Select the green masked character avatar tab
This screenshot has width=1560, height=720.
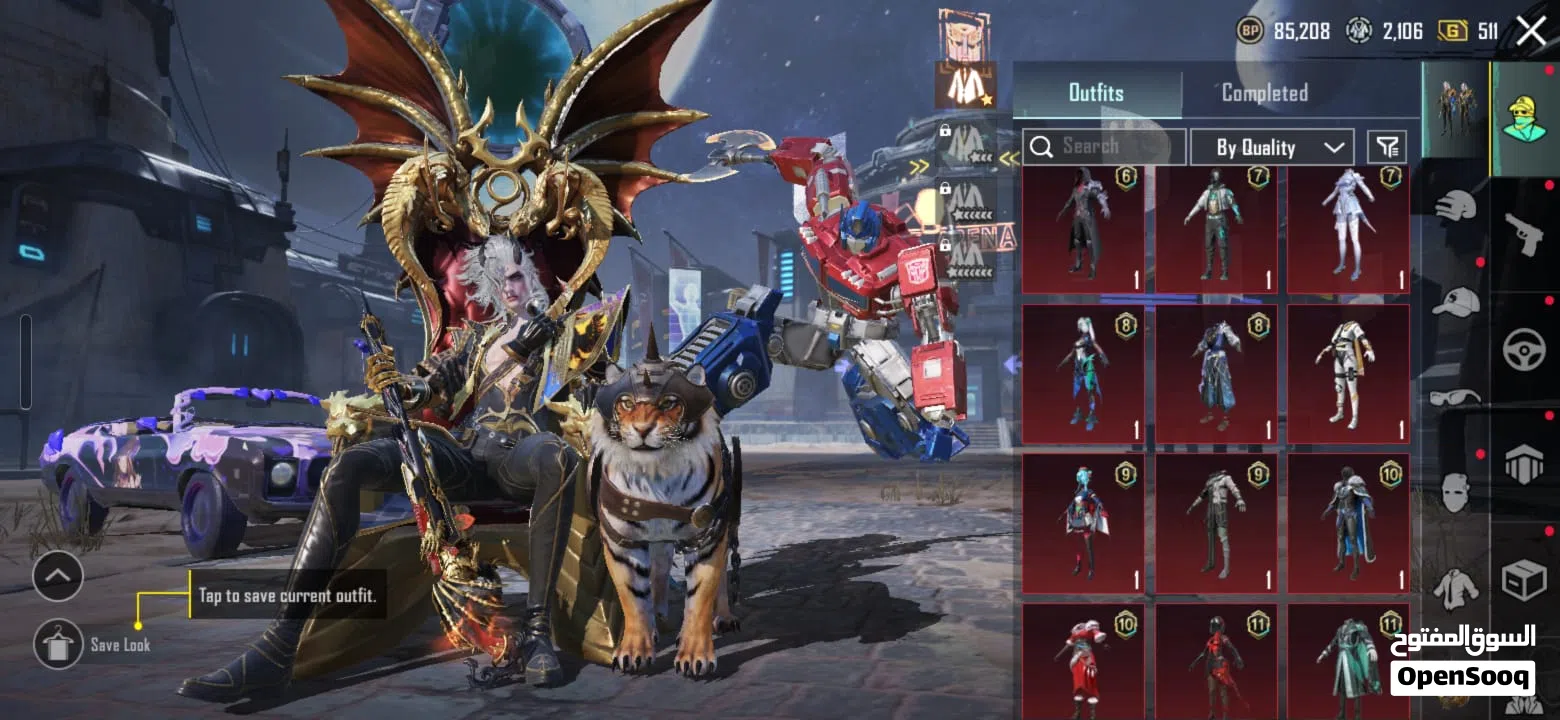pos(1524,118)
